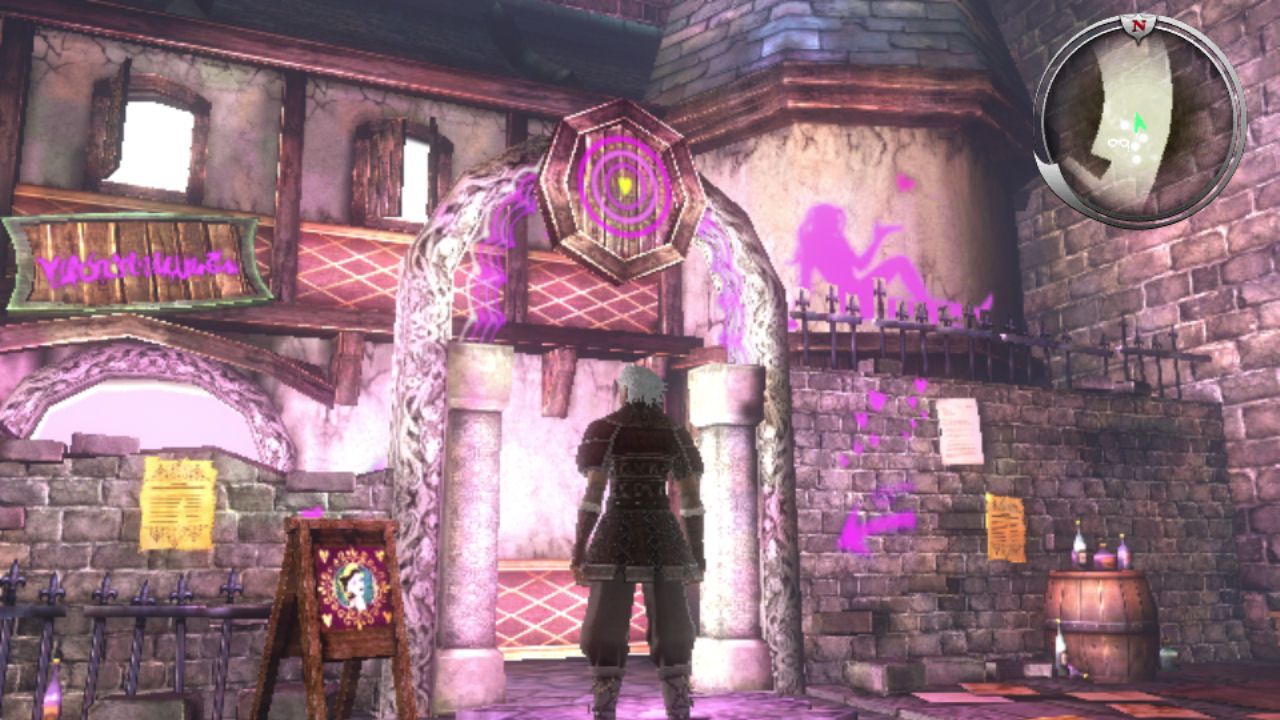Select the green player arrow inside the minimap
Image resolution: width=1280 pixels, height=720 pixels.
[x=1140, y=126]
